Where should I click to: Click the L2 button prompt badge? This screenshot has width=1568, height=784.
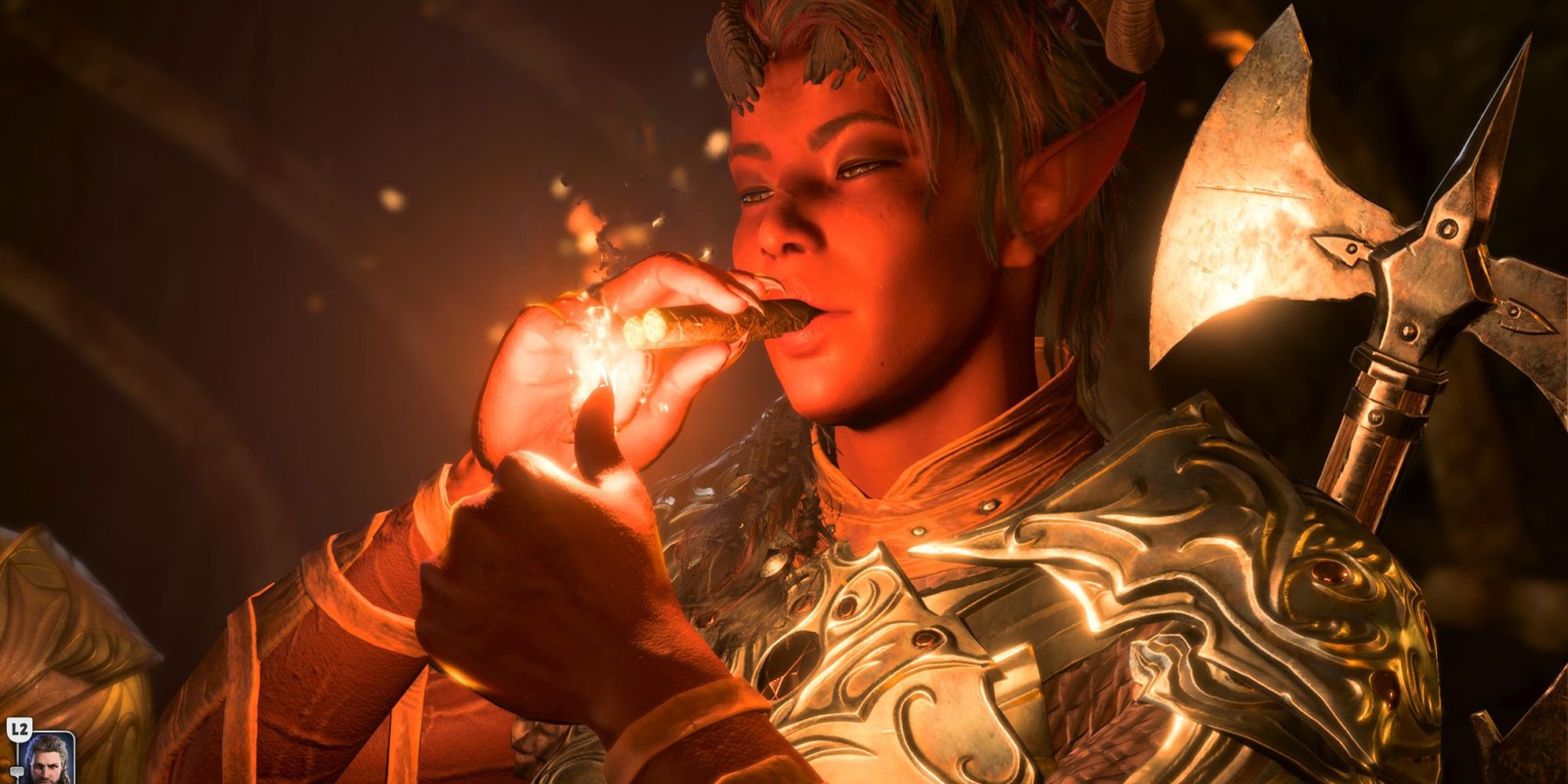[20, 730]
